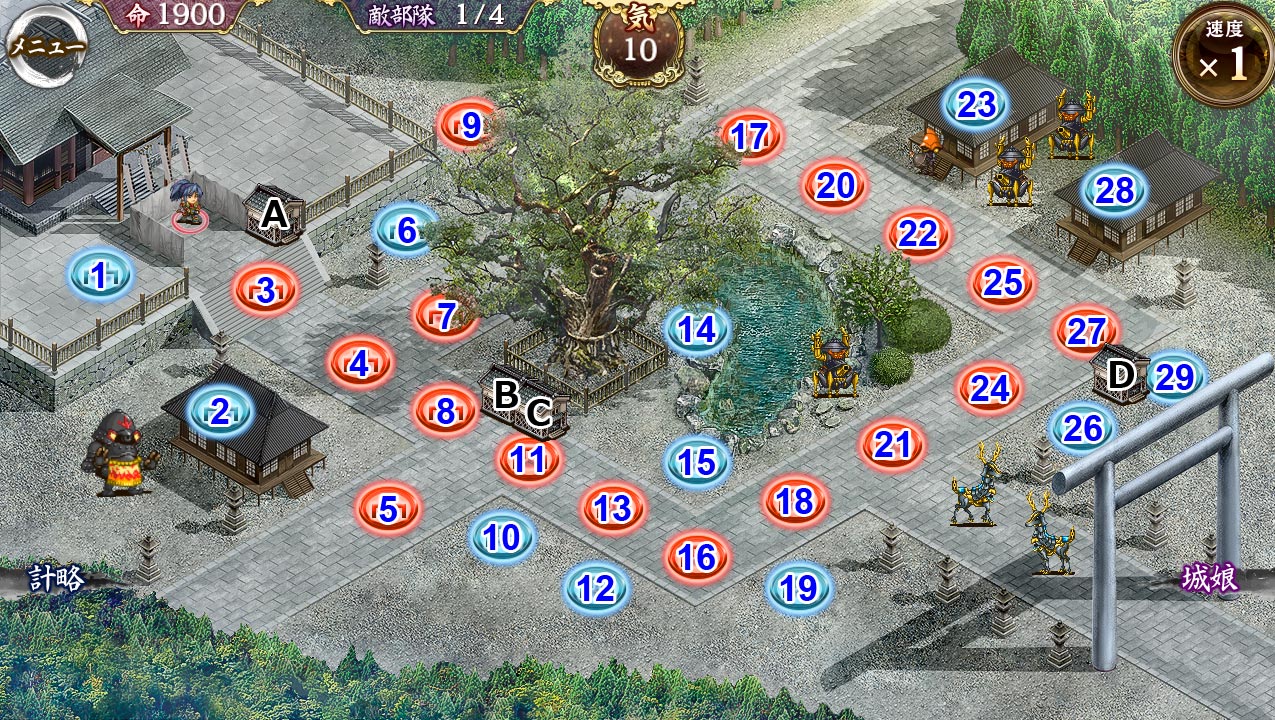
Task: Select blue deployment tile 1
Action: (100, 275)
